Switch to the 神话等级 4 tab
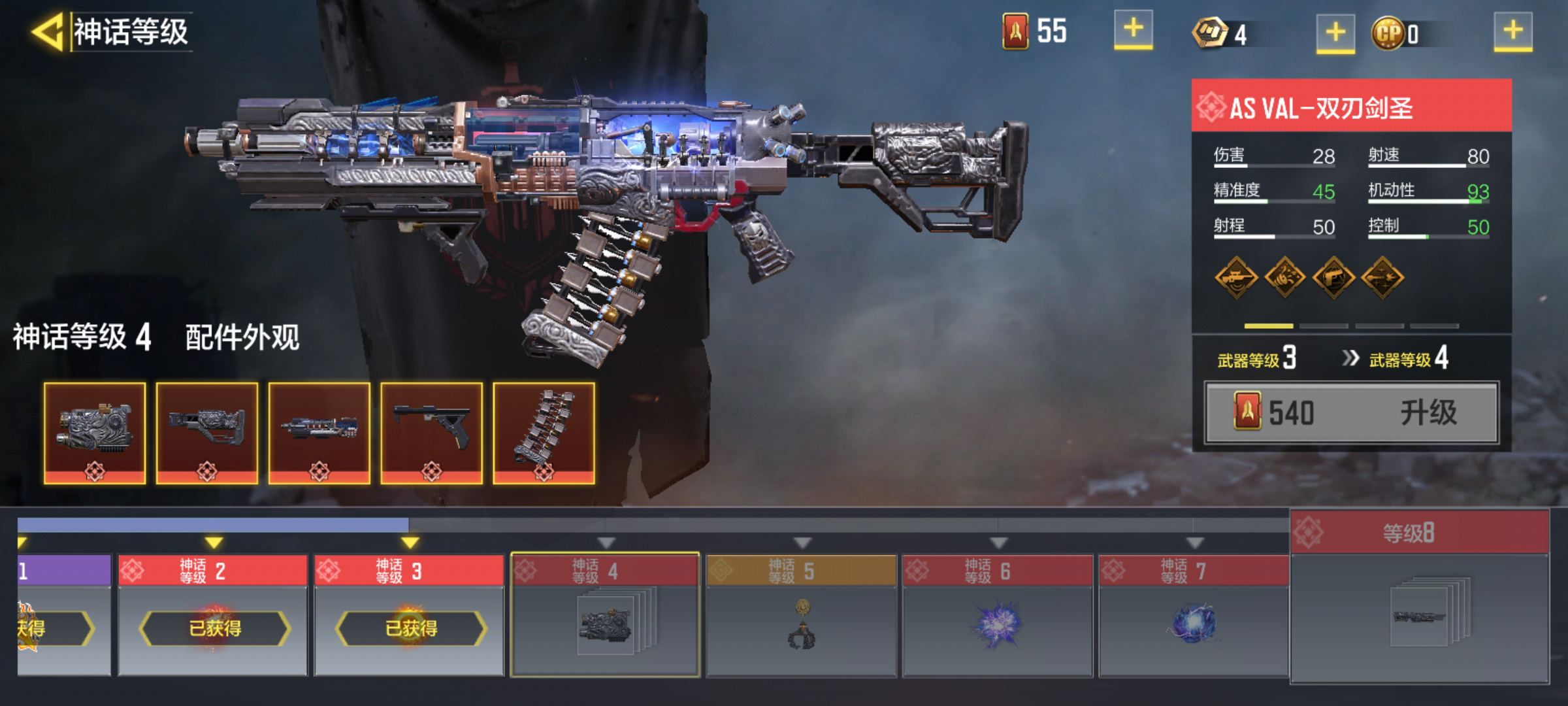This screenshot has height=706, width=1568. pos(82,337)
